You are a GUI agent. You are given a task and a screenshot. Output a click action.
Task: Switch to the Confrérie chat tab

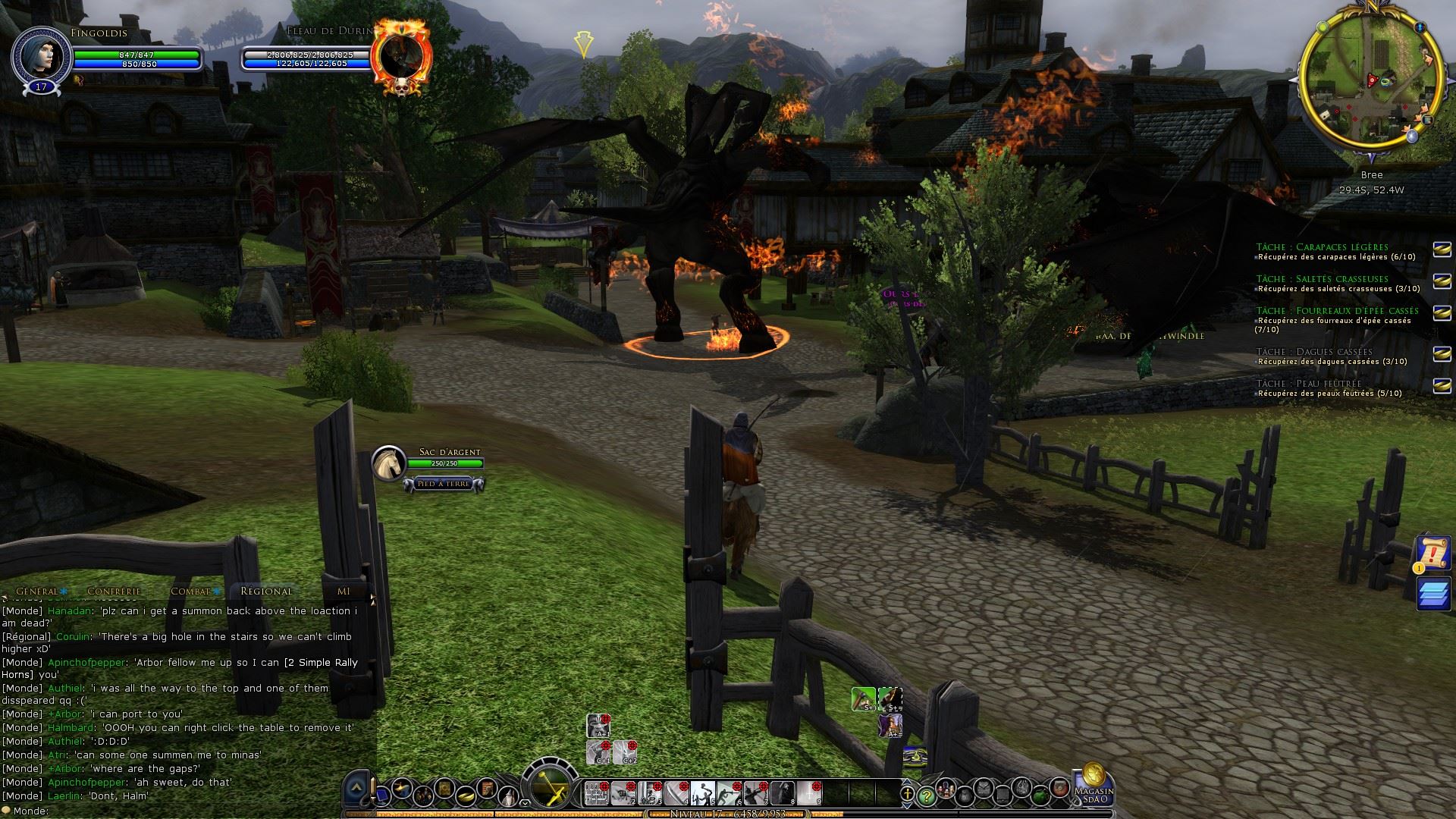tap(114, 591)
